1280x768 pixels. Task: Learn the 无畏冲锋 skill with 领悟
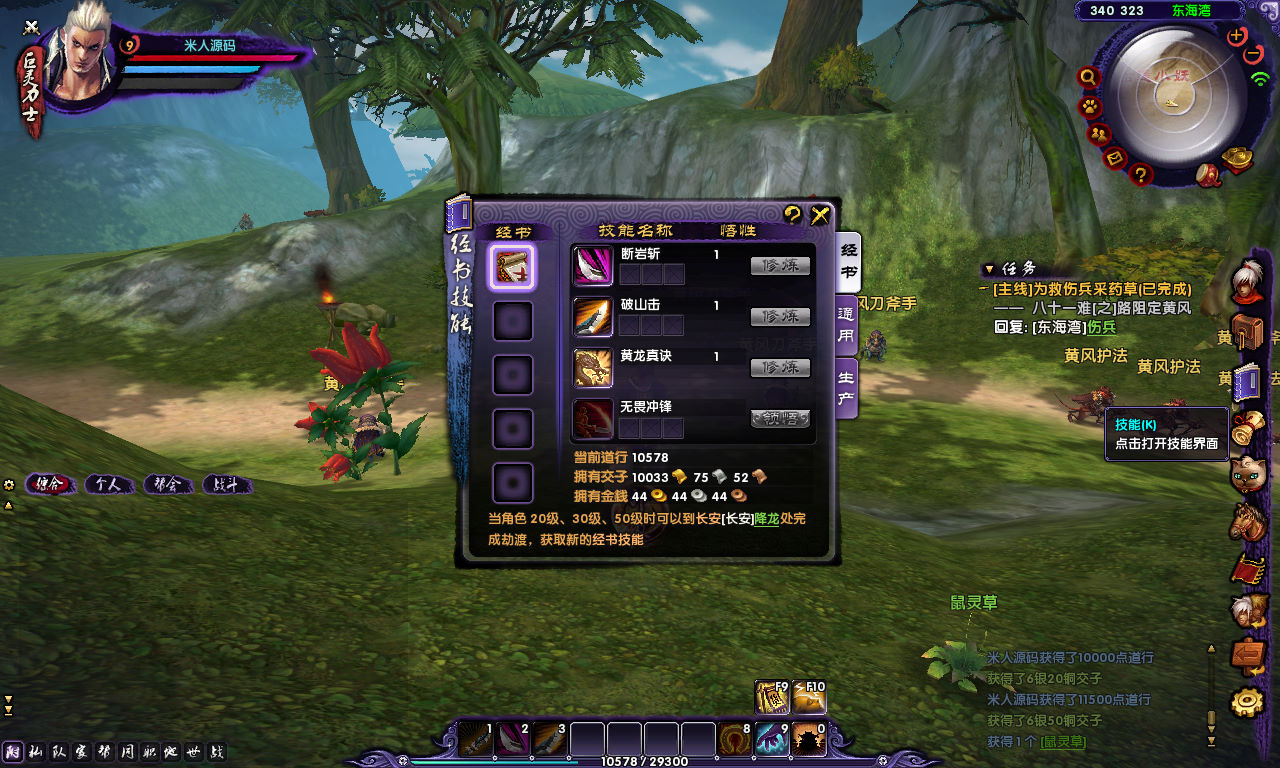pos(780,419)
